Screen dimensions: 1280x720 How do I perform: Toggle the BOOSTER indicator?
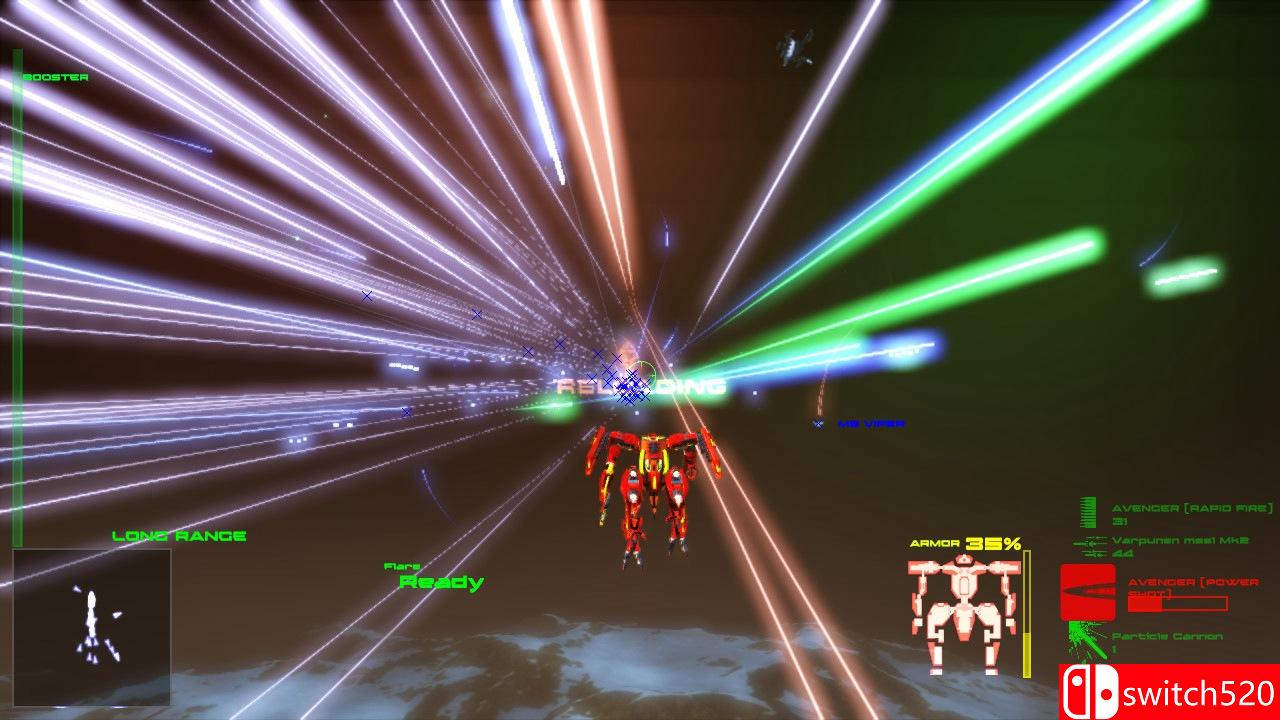click(57, 75)
